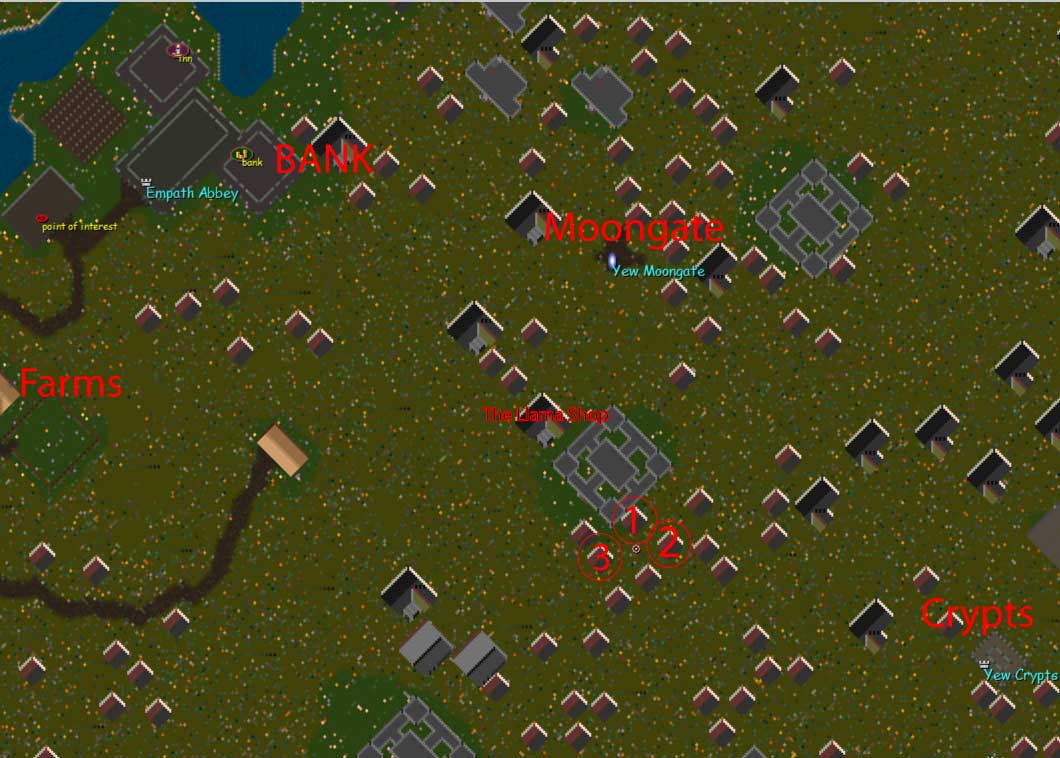Click the Yew Moongate marker
Image resolution: width=1060 pixels, height=758 pixels.
tap(612, 260)
